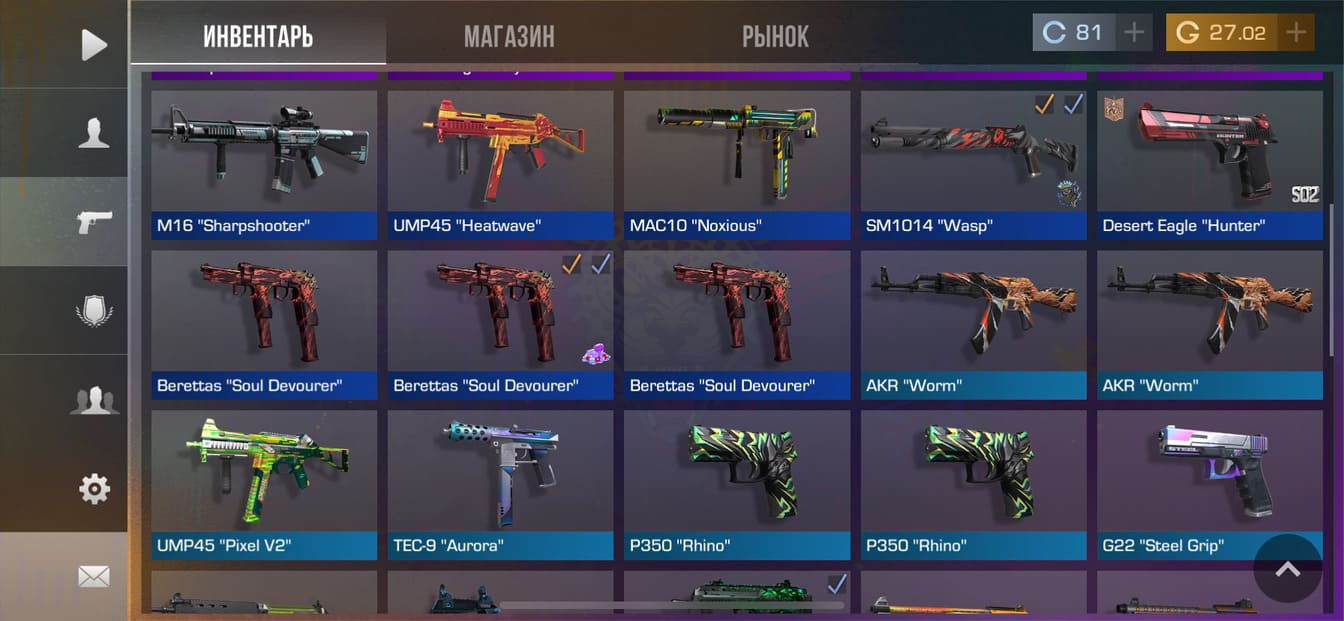Choose the G22 "Steel Grip" skin
The height and width of the screenshot is (621, 1344).
point(1209,485)
